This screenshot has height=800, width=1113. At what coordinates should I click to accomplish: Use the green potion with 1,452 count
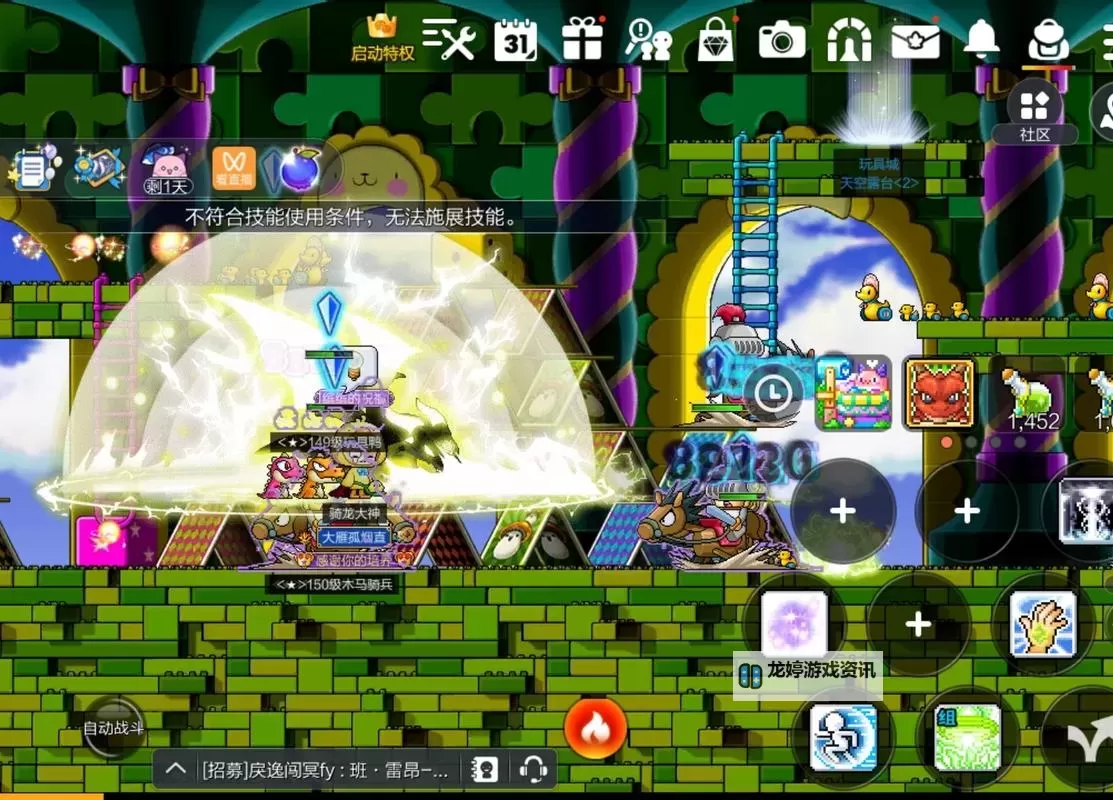(x=1031, y=394)
